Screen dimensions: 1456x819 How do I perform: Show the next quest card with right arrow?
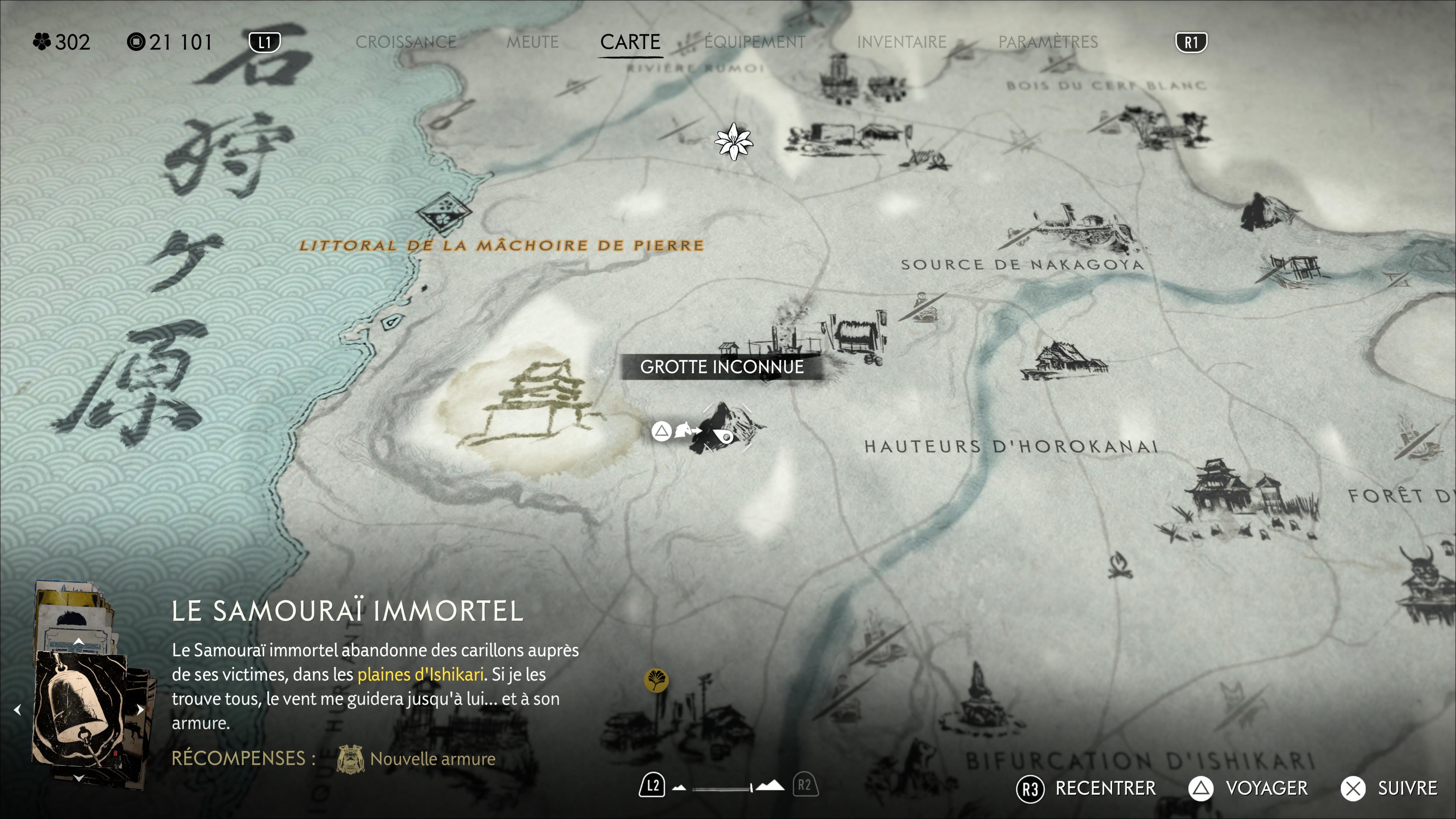click(140, 709)
